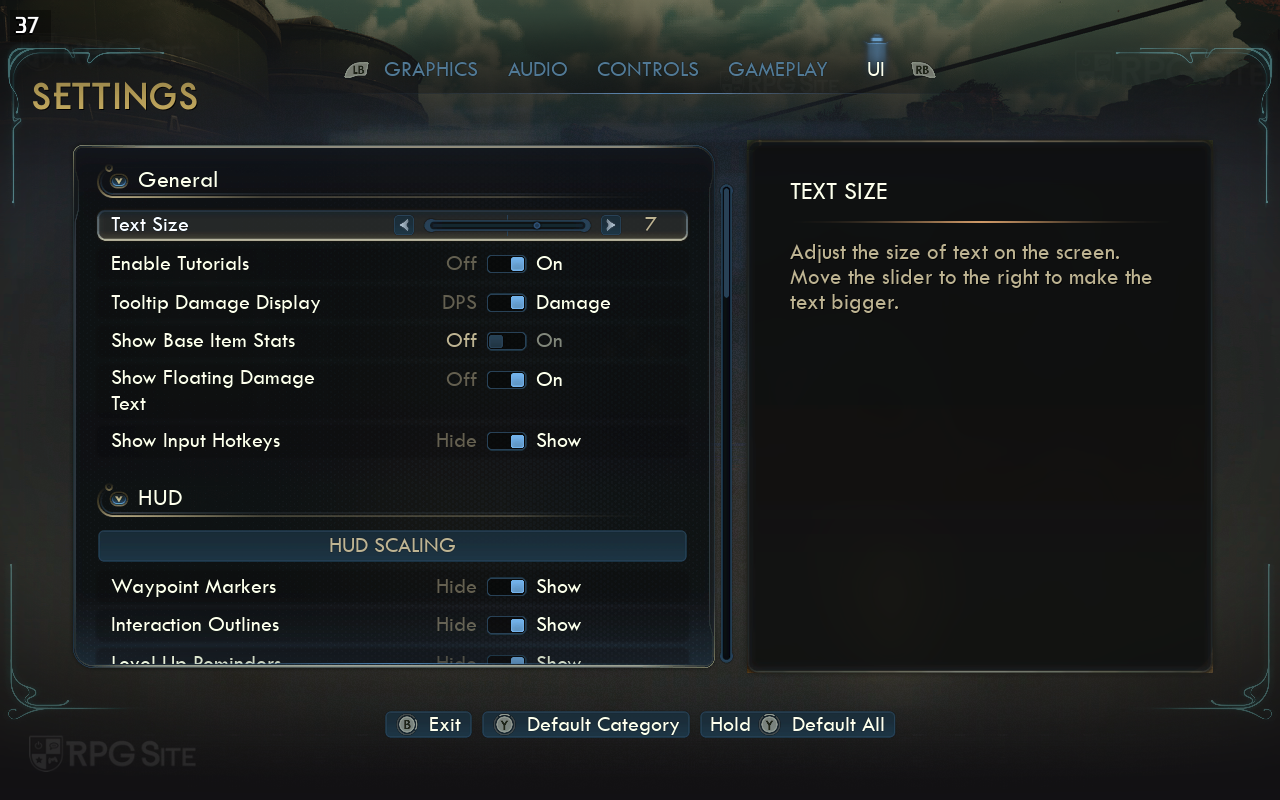Select the UI settings tab
This screenshot has height=800, width=1280.
click(x=875, y=69)
